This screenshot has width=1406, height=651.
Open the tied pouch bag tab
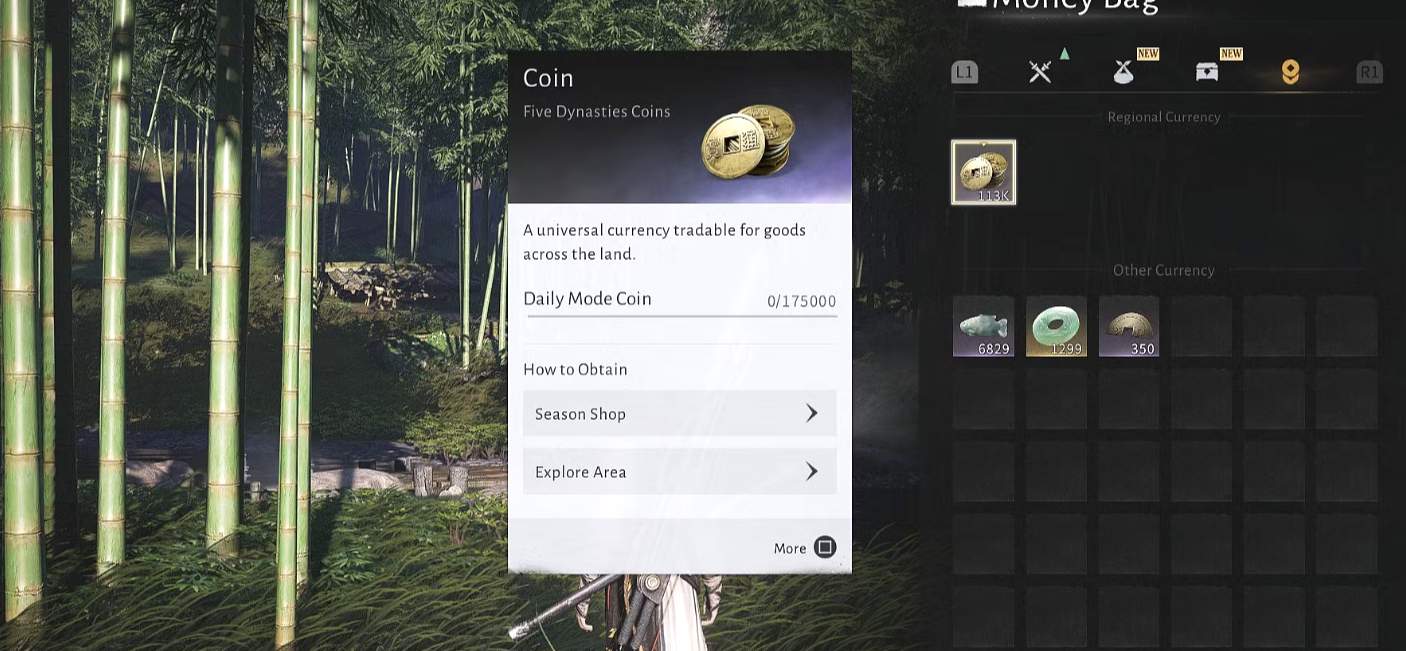point(1123,71)
